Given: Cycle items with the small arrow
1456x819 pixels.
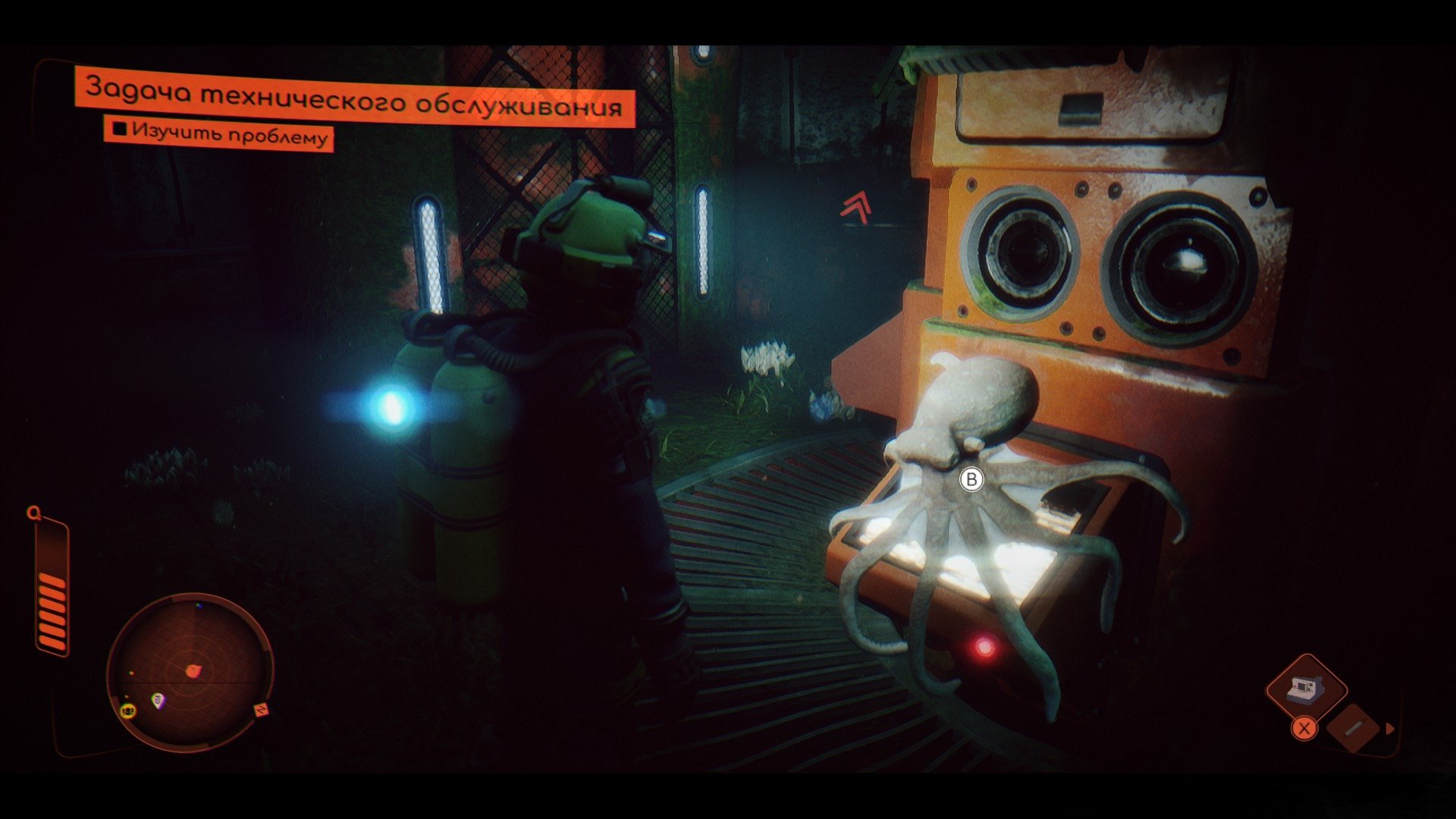Looking at the screenshot, I should (1390, 729).
